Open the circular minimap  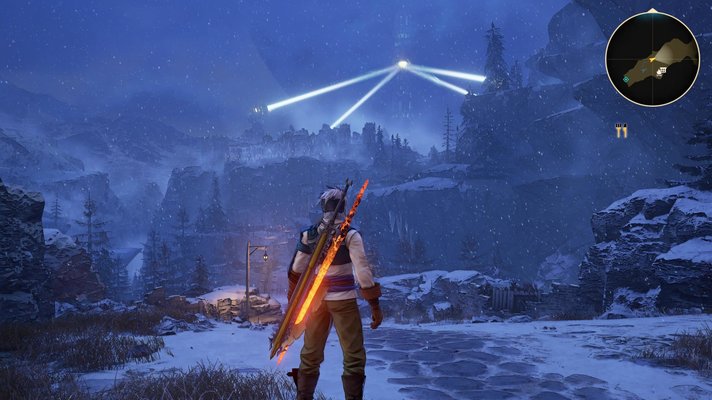(652, 58)
